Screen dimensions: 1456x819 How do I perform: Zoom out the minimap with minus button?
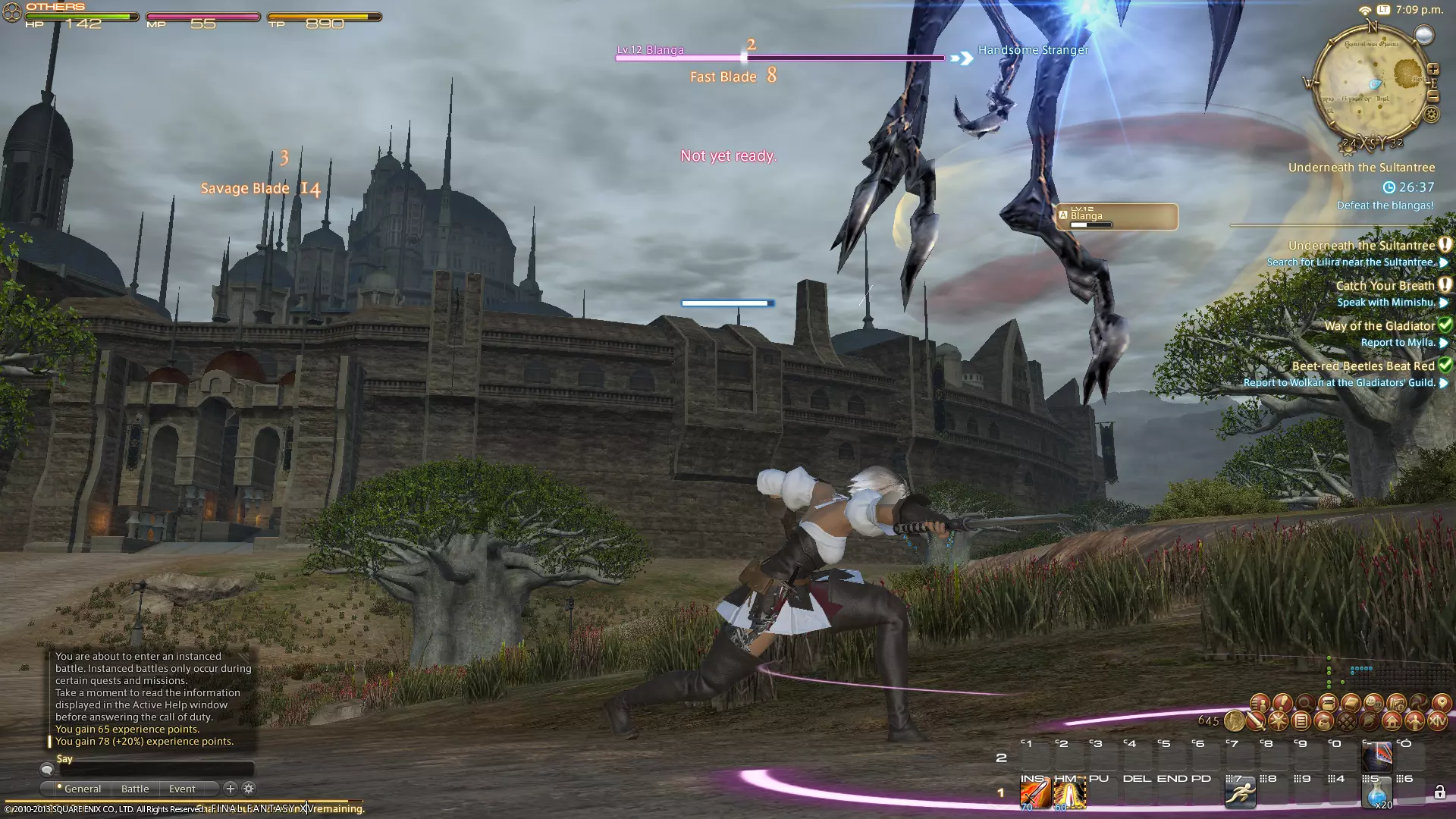[1432, 96]
